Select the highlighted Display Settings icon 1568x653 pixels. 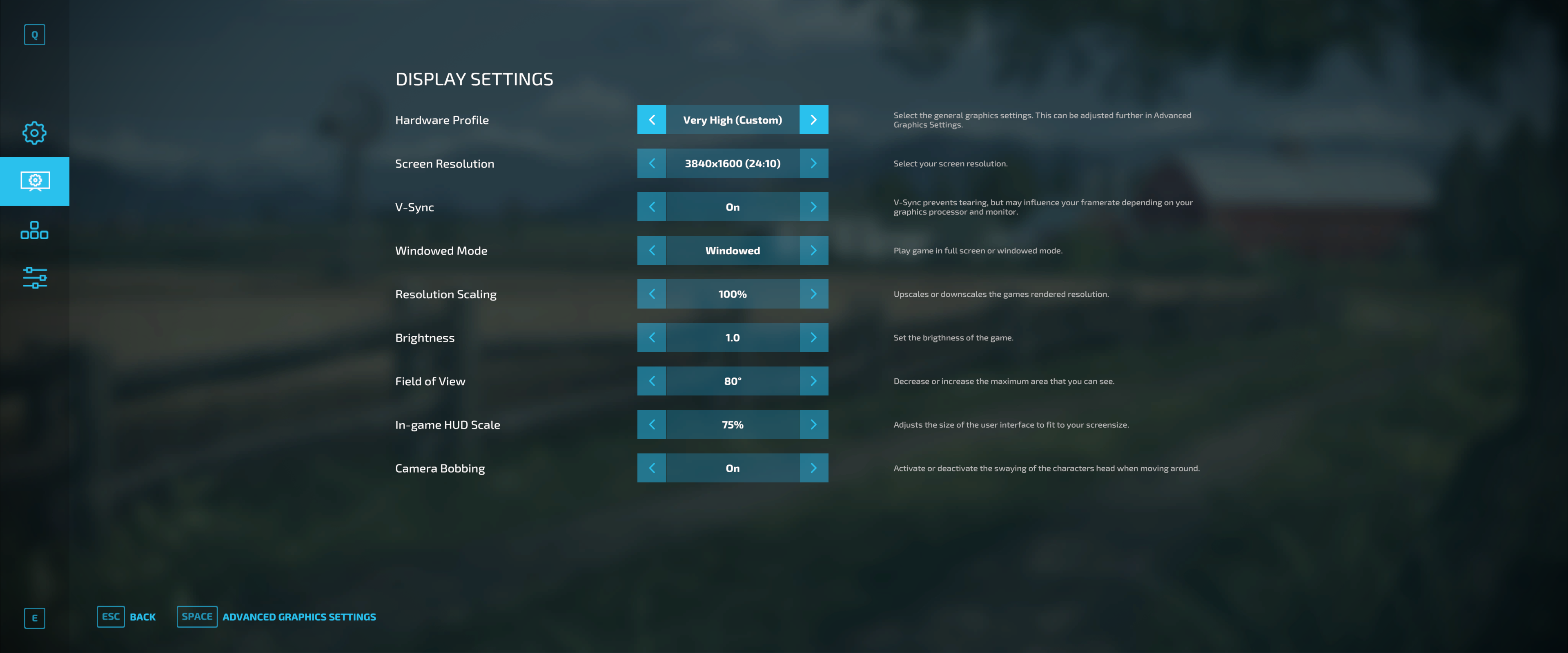(35, 181)
